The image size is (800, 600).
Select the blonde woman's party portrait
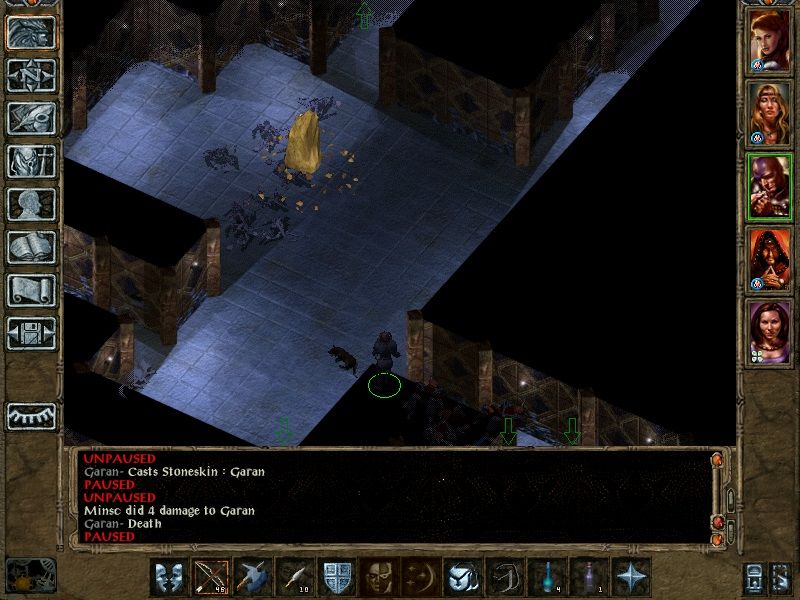pos(769,113)
